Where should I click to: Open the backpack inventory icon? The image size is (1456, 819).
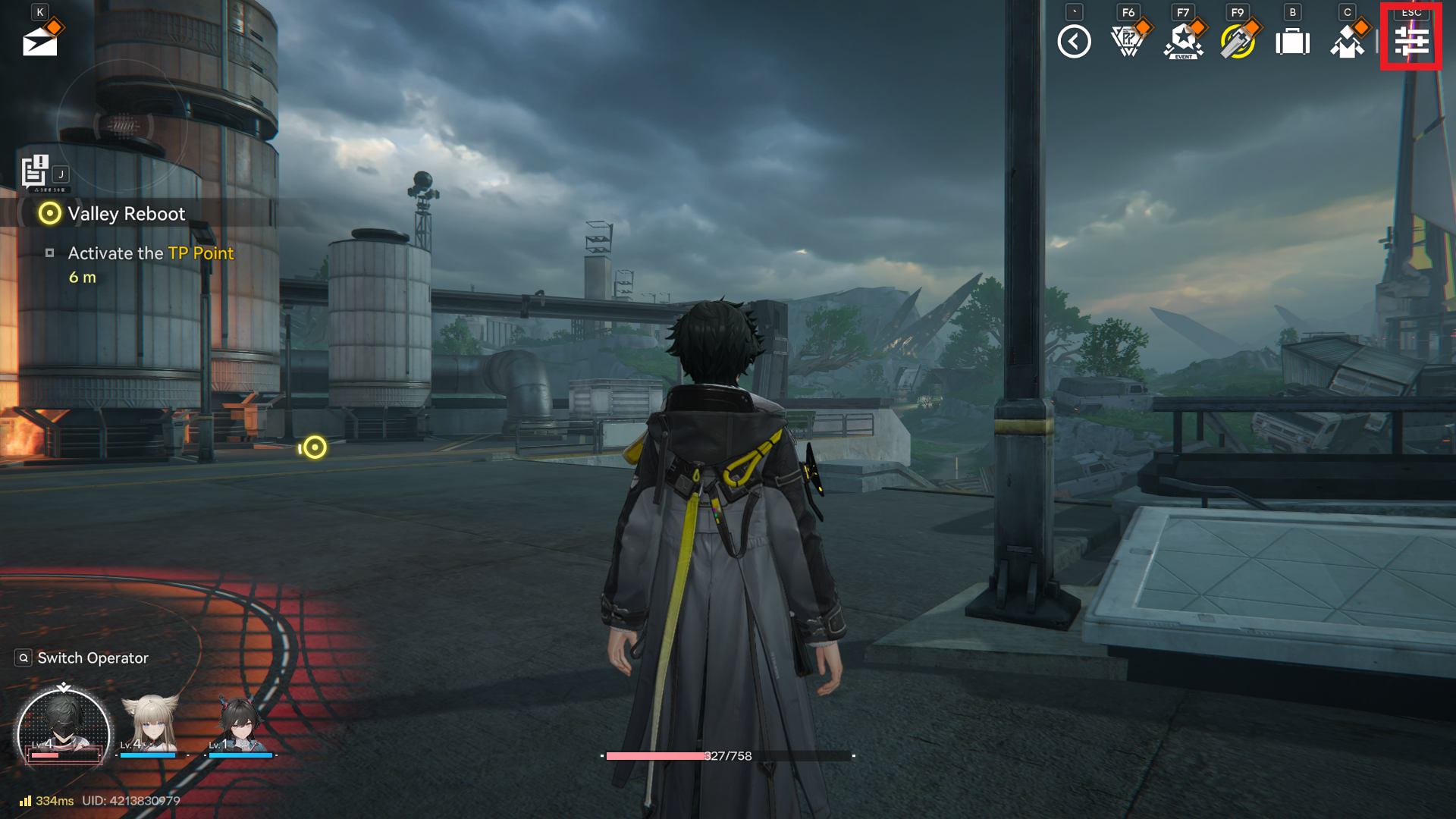click(x=1292, y=42)
